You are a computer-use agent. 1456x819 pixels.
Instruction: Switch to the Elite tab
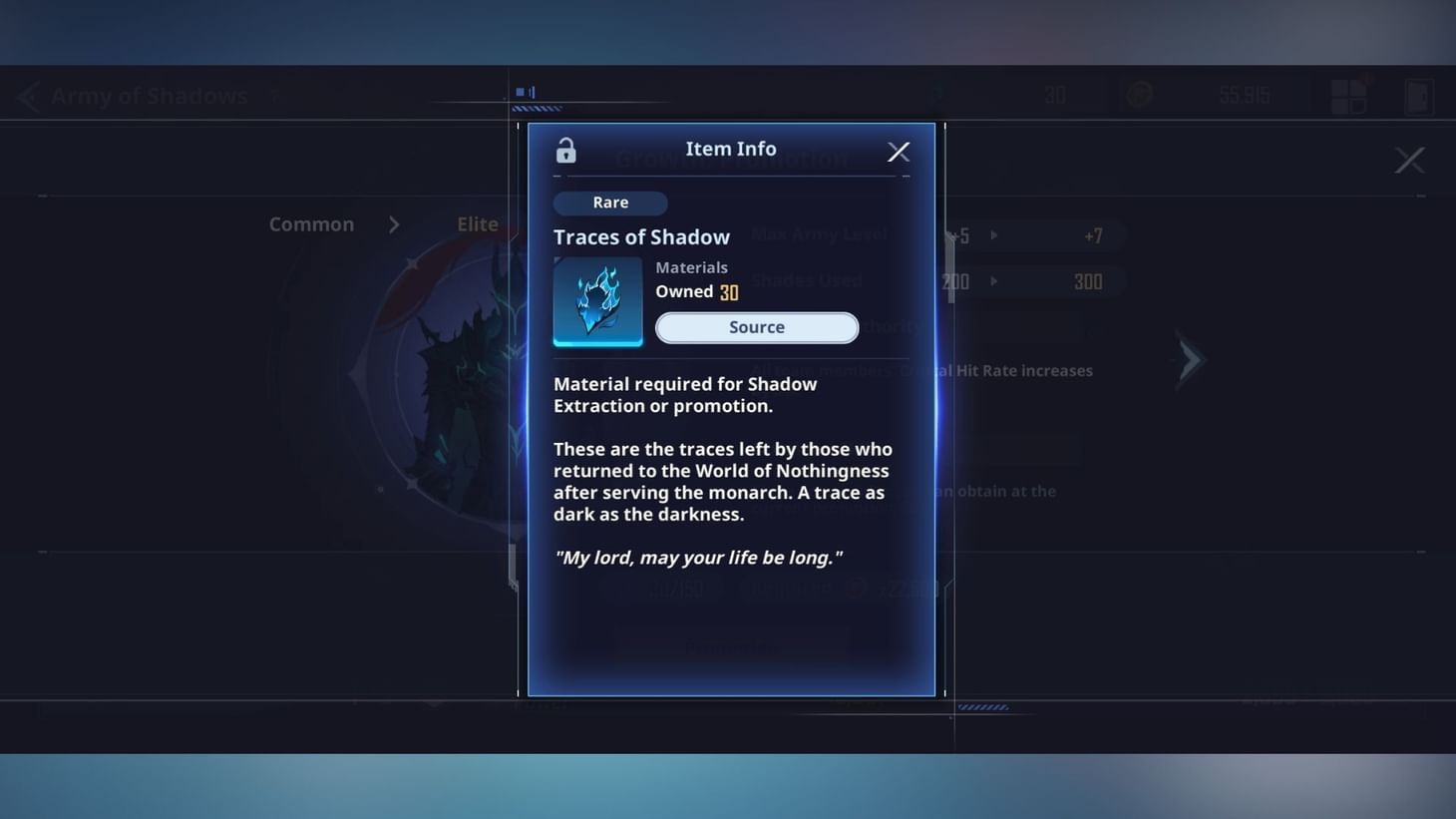pyautogui.click(x=478, y=223)
